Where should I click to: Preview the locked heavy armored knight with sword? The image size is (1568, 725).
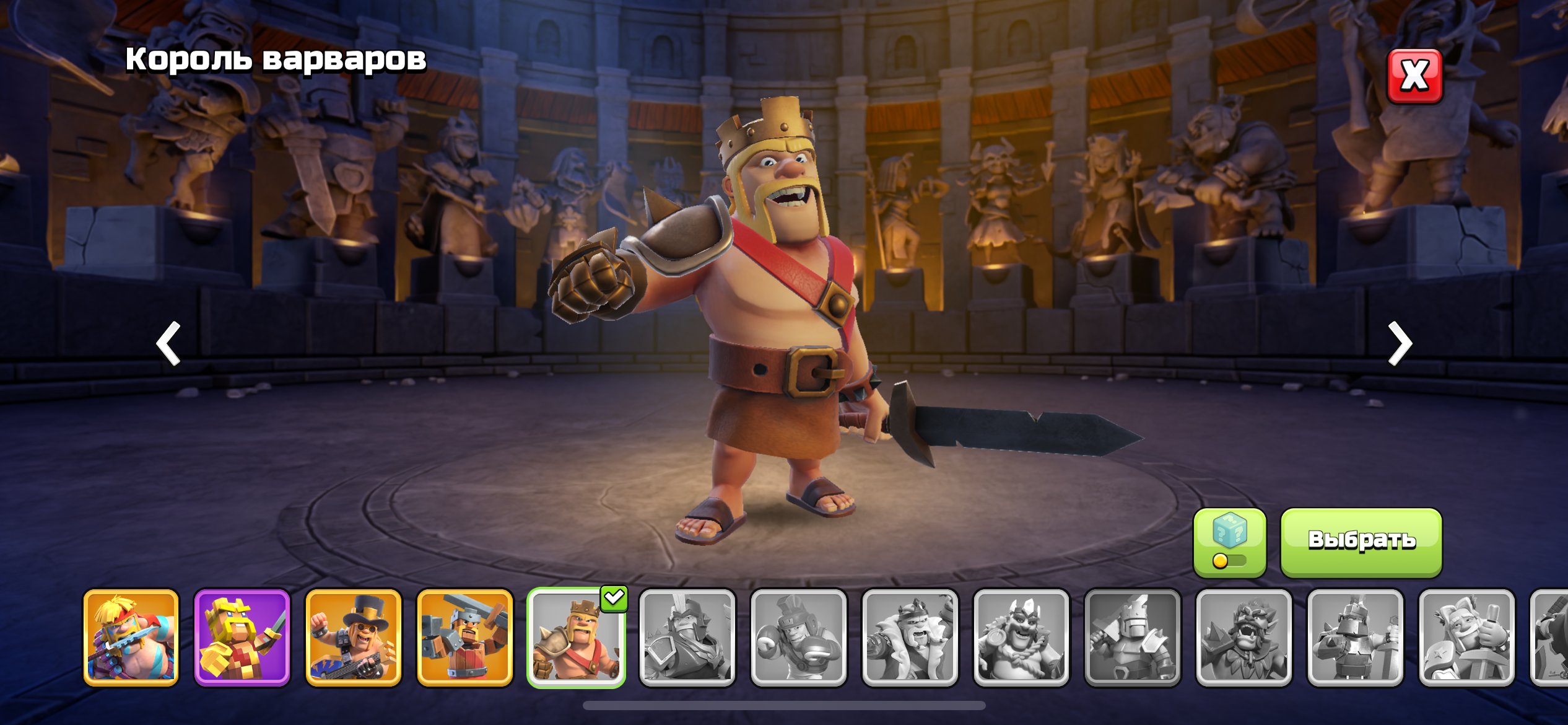(1355, 638)
